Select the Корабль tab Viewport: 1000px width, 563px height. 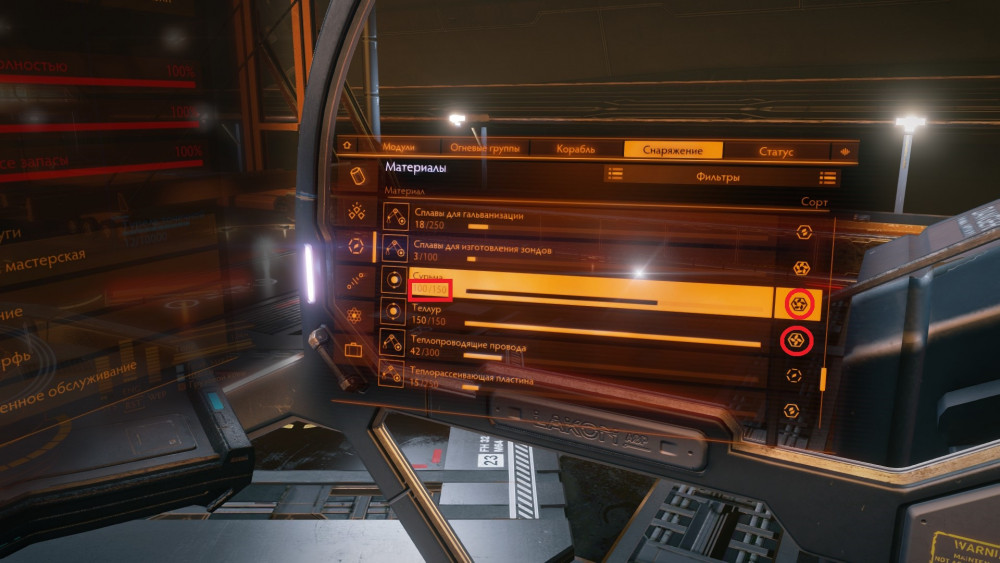coord(575,149)
